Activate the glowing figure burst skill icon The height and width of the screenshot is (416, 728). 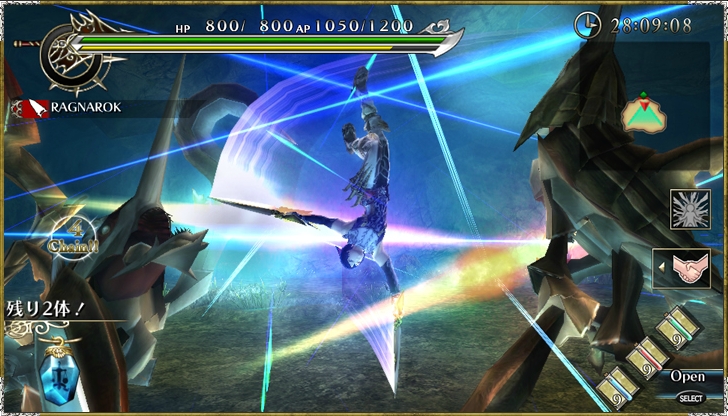point(690,210)
